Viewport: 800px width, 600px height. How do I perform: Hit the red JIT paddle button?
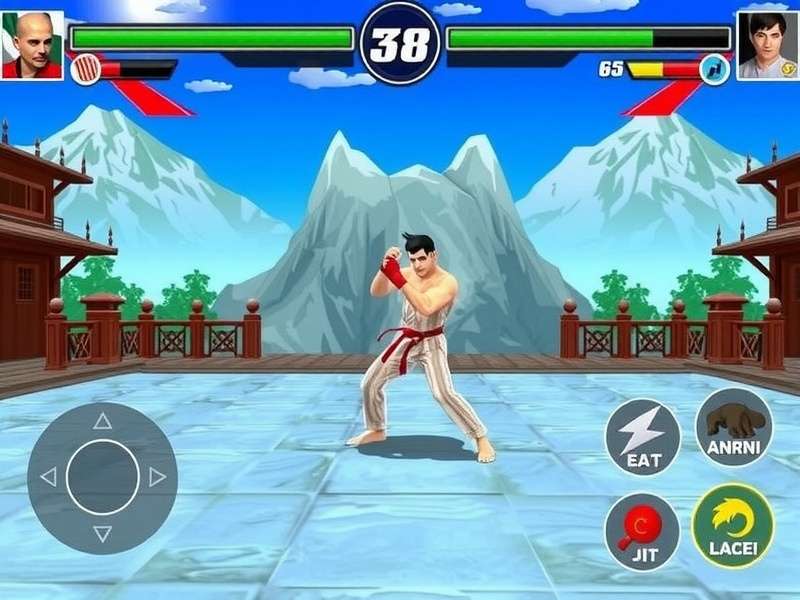tap(642, 530)
